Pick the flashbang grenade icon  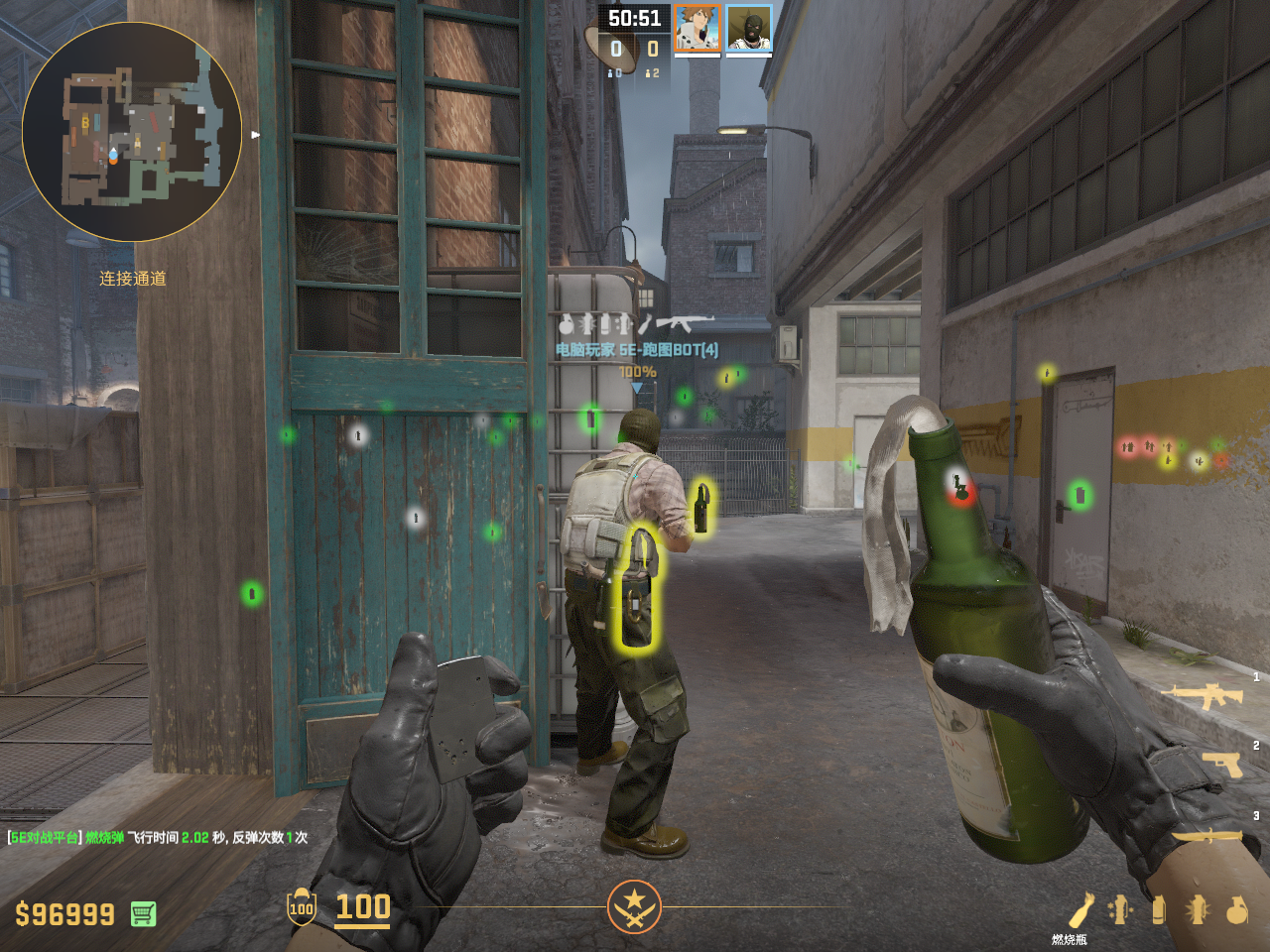[x=1198, y=909]
